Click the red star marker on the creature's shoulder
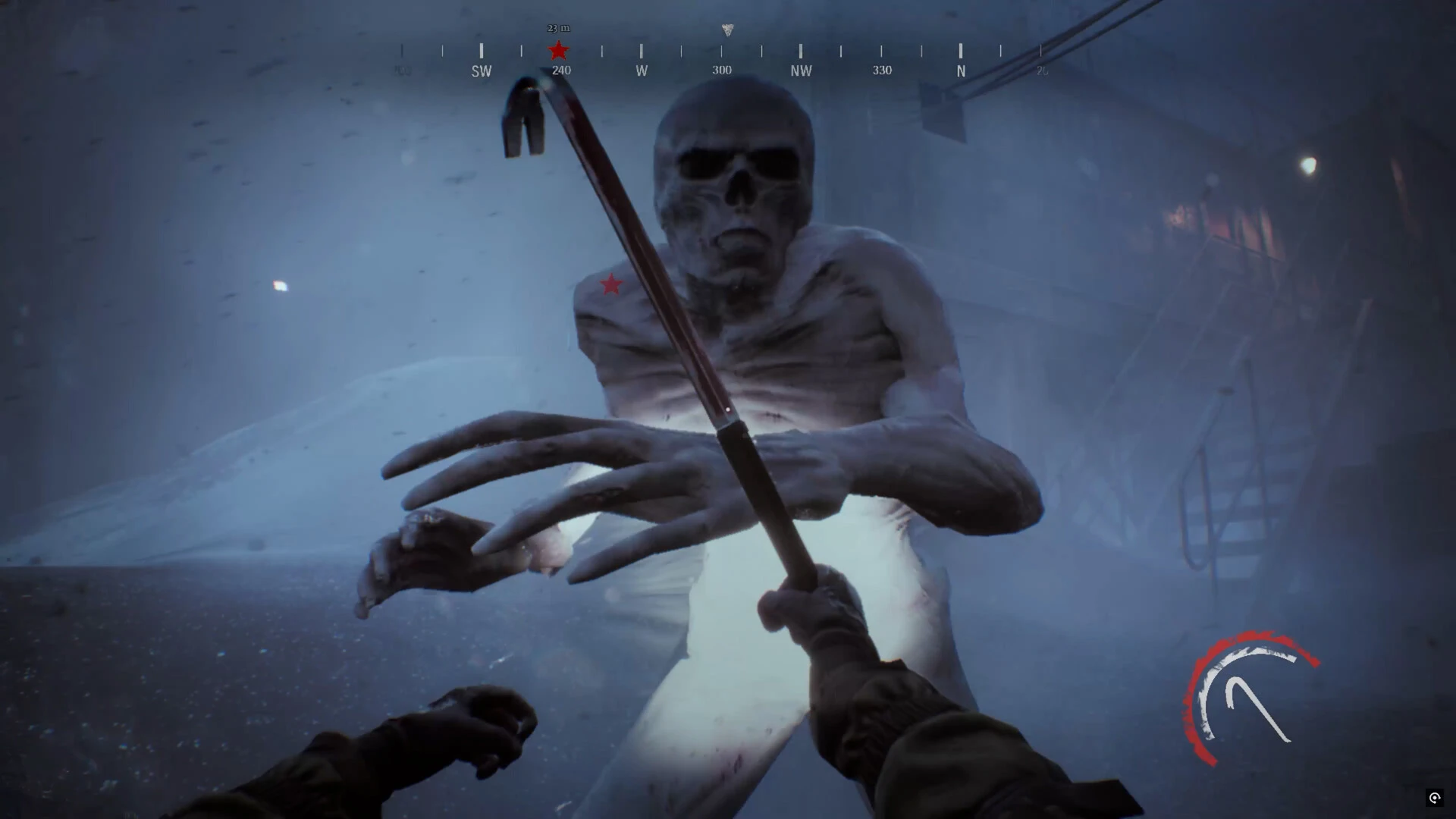The image size is (1456, 819). (x=611, y=284)
